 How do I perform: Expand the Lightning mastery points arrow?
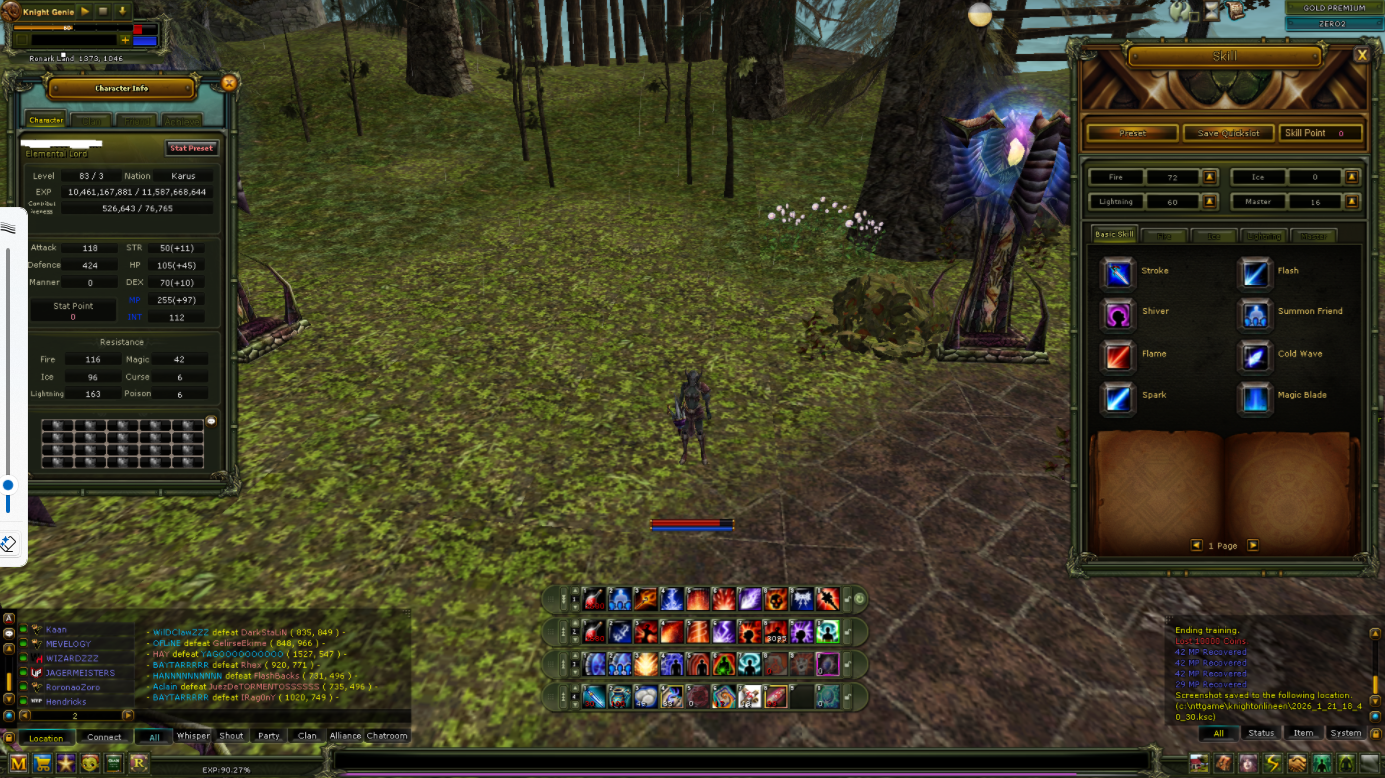1210,201
